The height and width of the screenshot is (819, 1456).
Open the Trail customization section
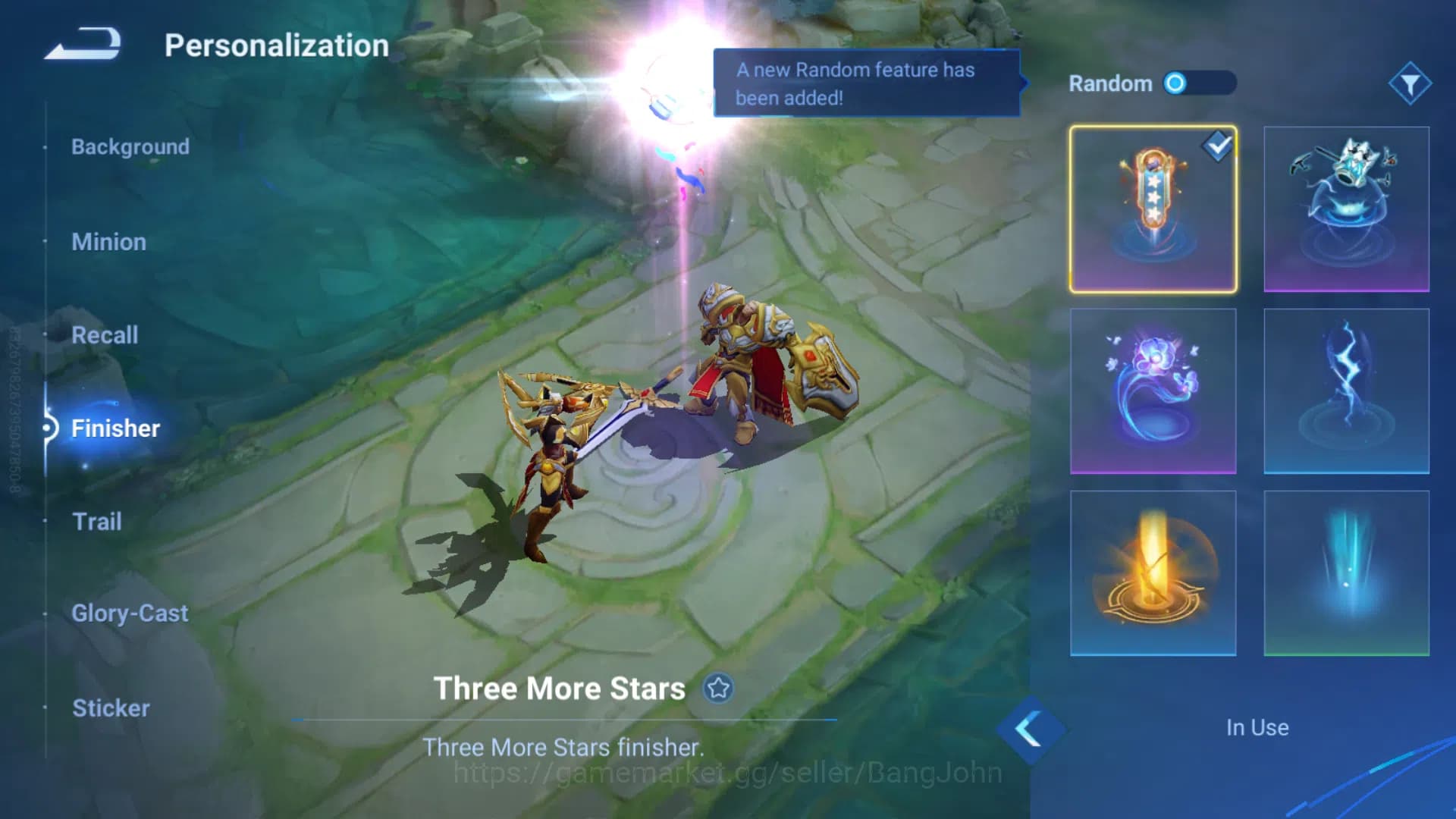[x=97, y=521]
